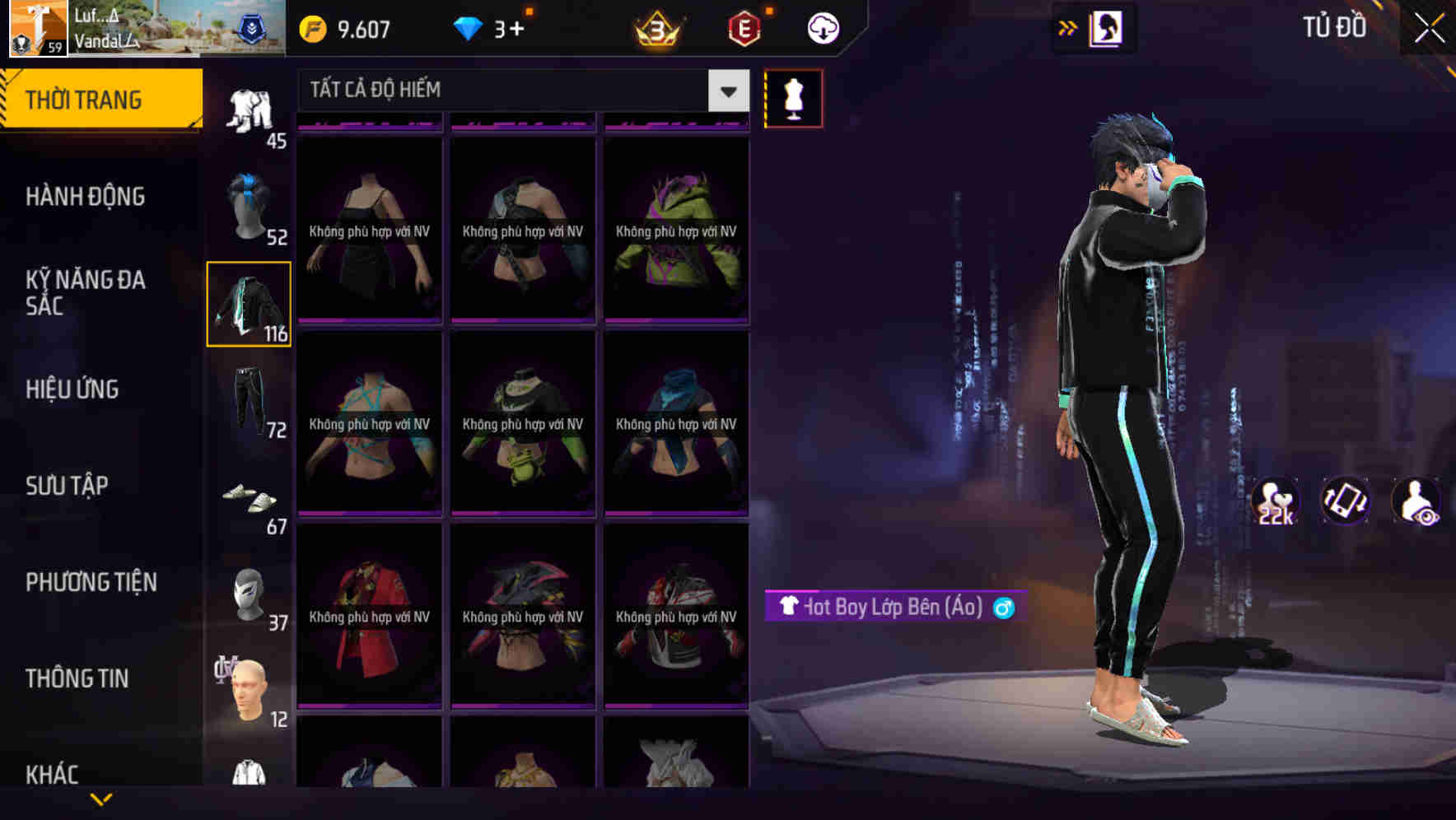Switch to the HÀNH ĐỘNG tab
The image size is (1456, 820).
click(85, 197)
